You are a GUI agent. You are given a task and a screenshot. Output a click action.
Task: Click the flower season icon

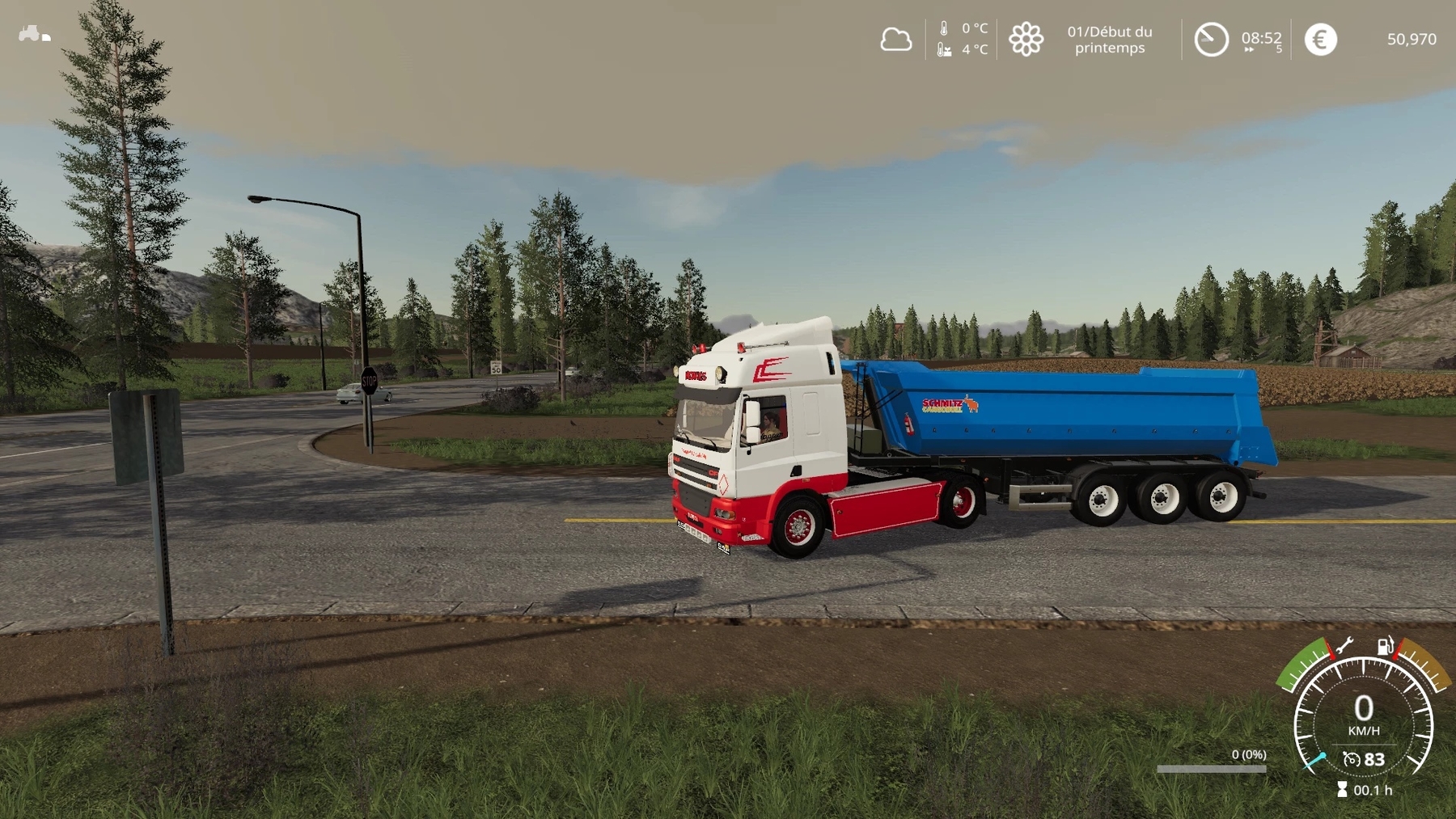1026,39
